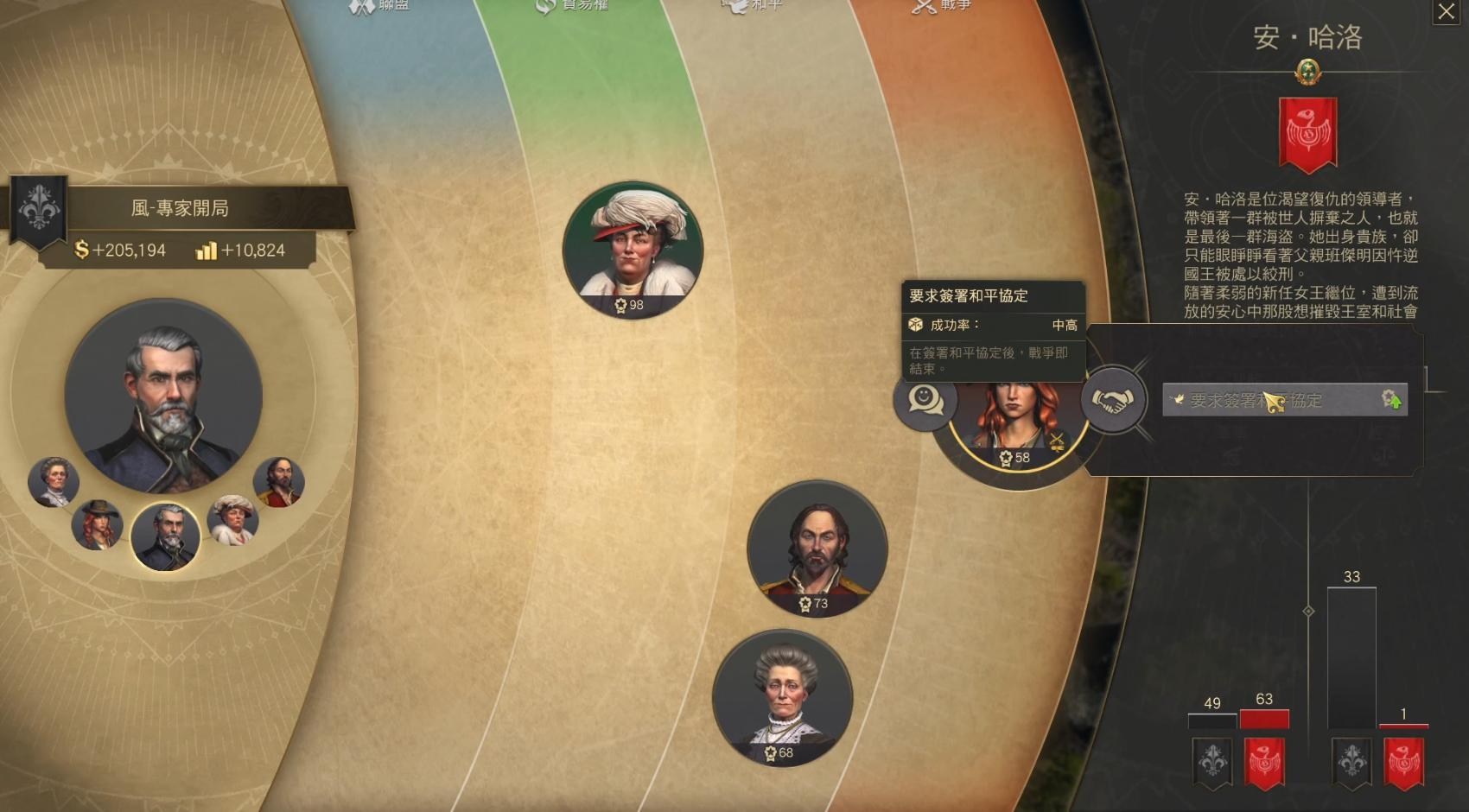
Task: Click 安·哈洛's red eagle faction flag
Action: [x=1307, y=131]
